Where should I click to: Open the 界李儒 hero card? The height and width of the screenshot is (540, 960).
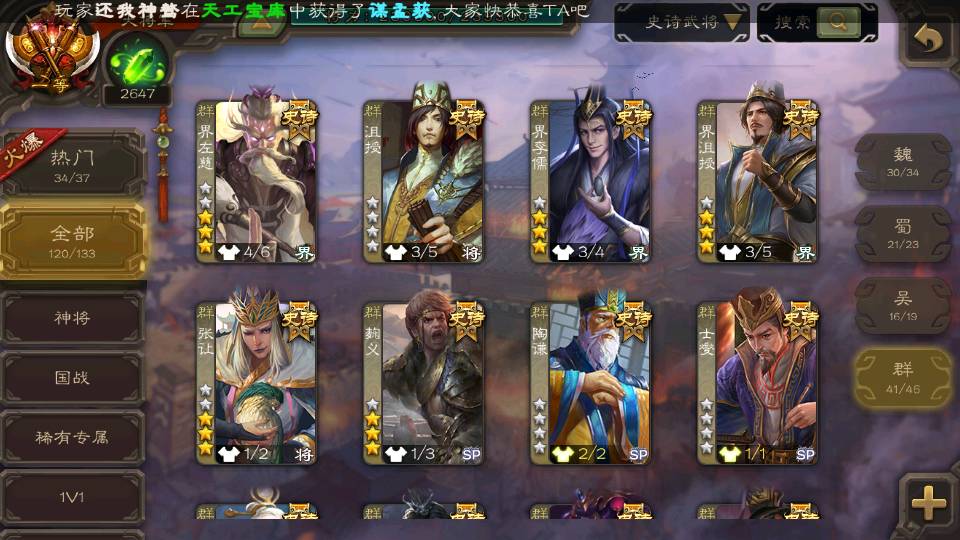590,180
